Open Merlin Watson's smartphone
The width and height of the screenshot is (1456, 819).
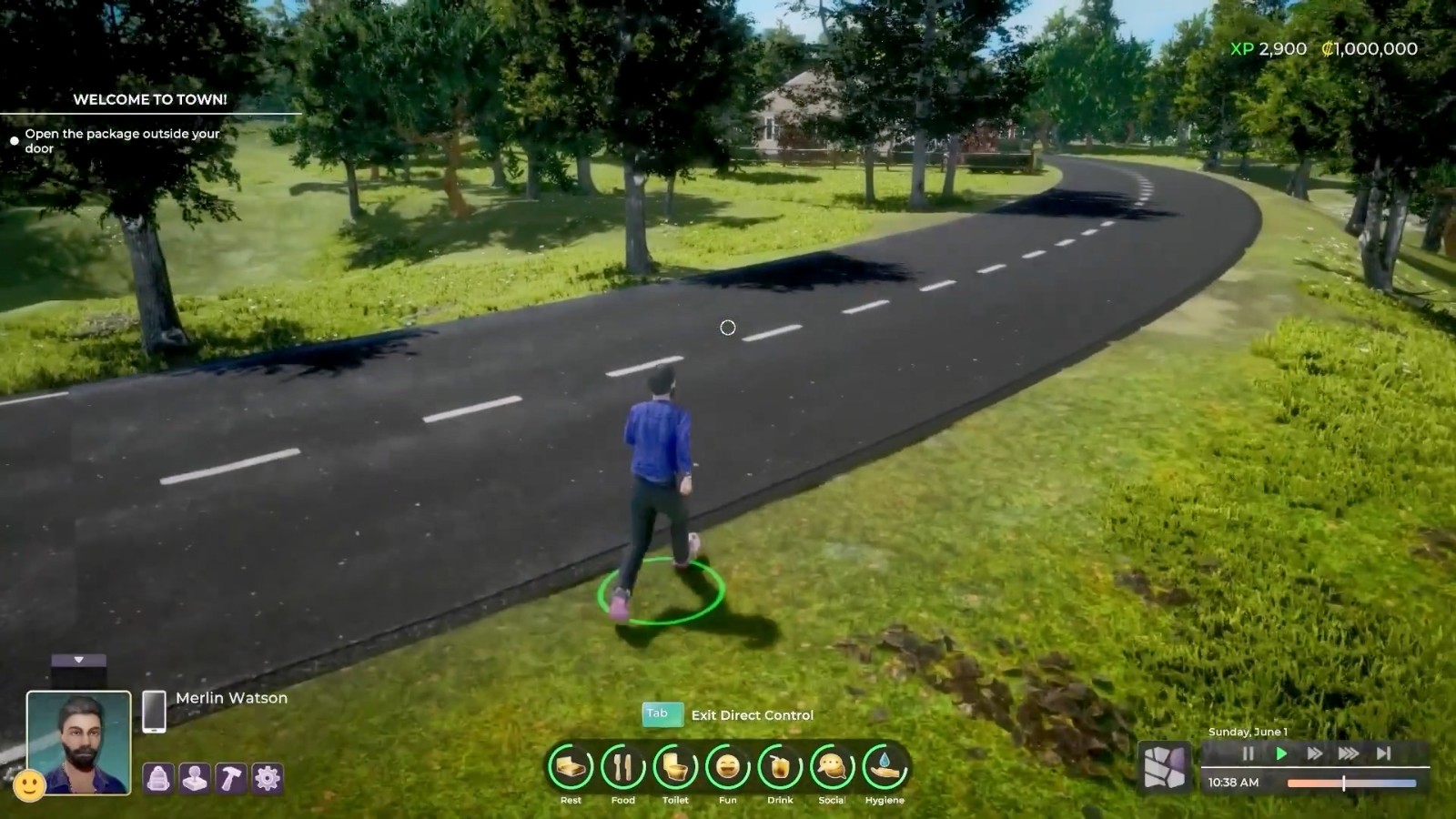point(154,711)
